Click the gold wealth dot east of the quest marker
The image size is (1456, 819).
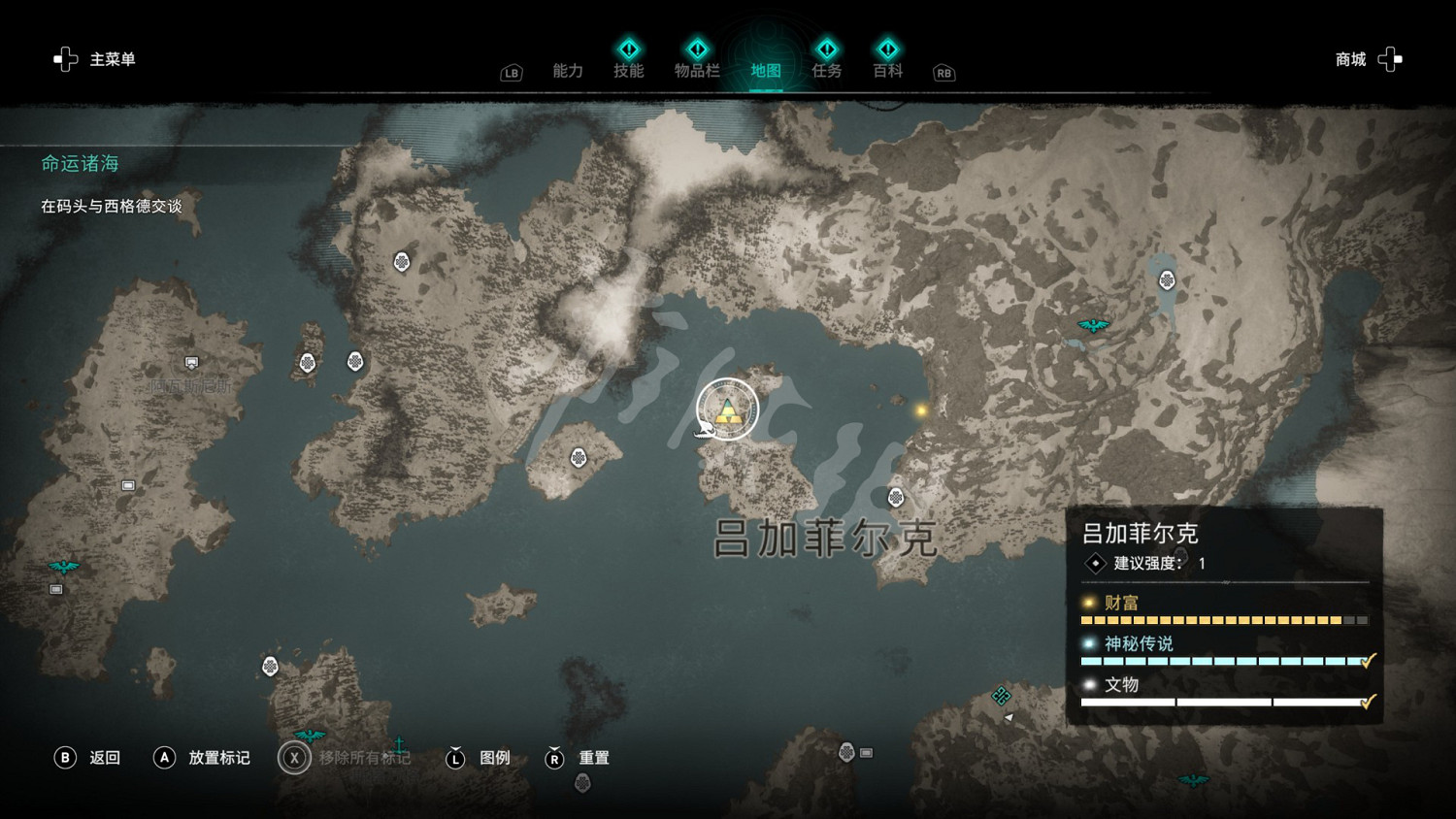click(920, 410)
